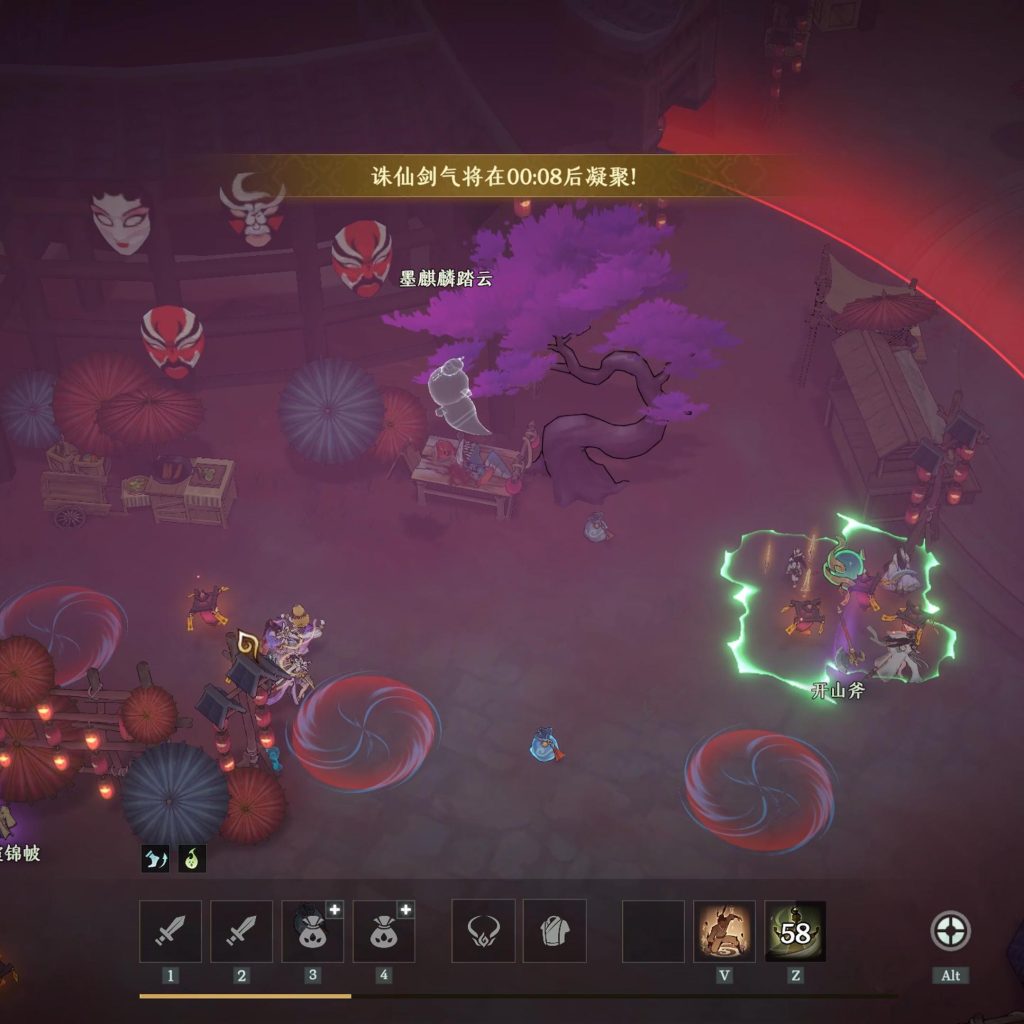Inspect the green flame buff icon
This screenshot has width=1024, height=1024.
tap(192, 857)
